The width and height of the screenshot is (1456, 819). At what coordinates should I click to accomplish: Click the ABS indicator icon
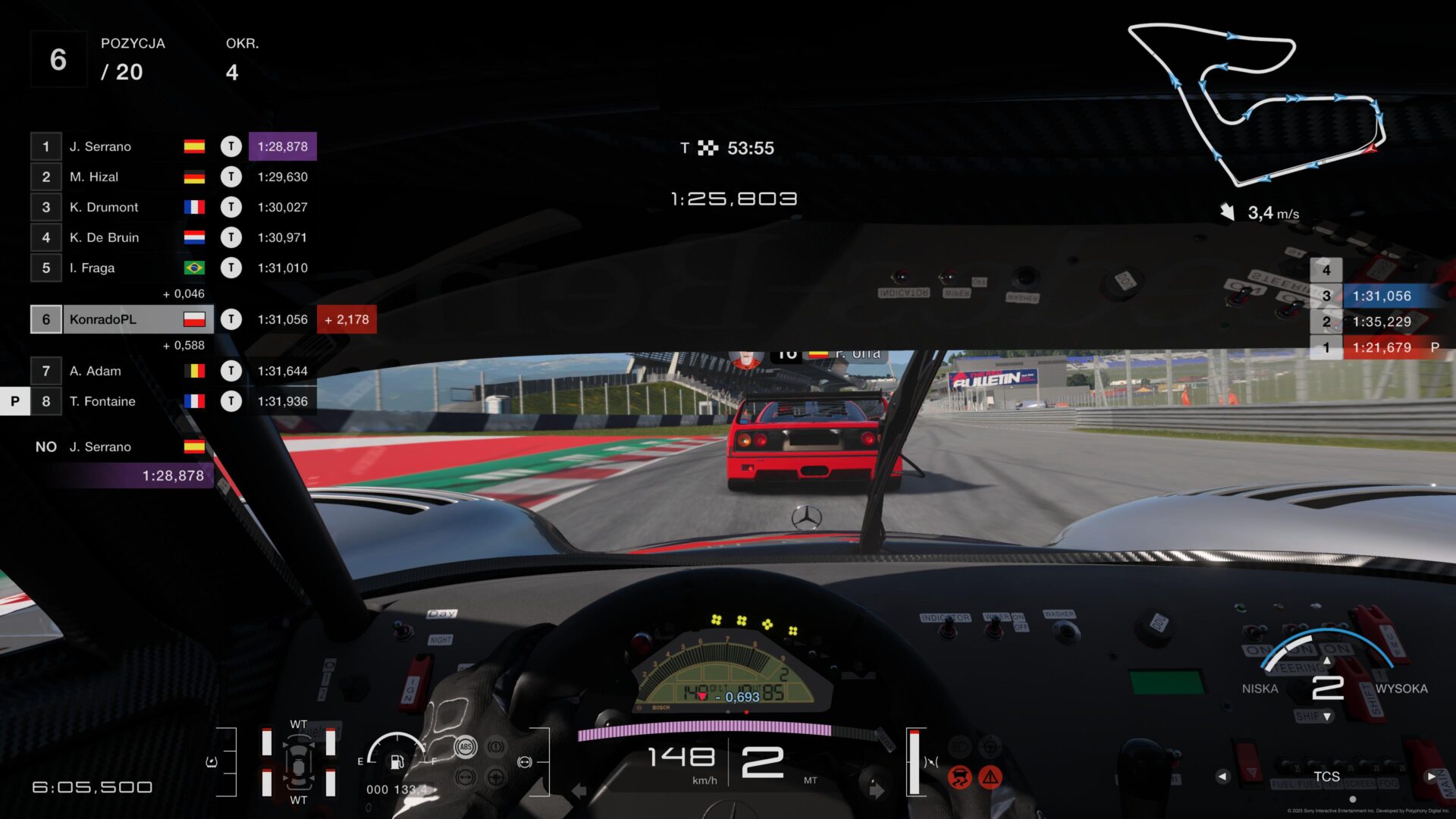pyautogui.click(x=466, y=747)
